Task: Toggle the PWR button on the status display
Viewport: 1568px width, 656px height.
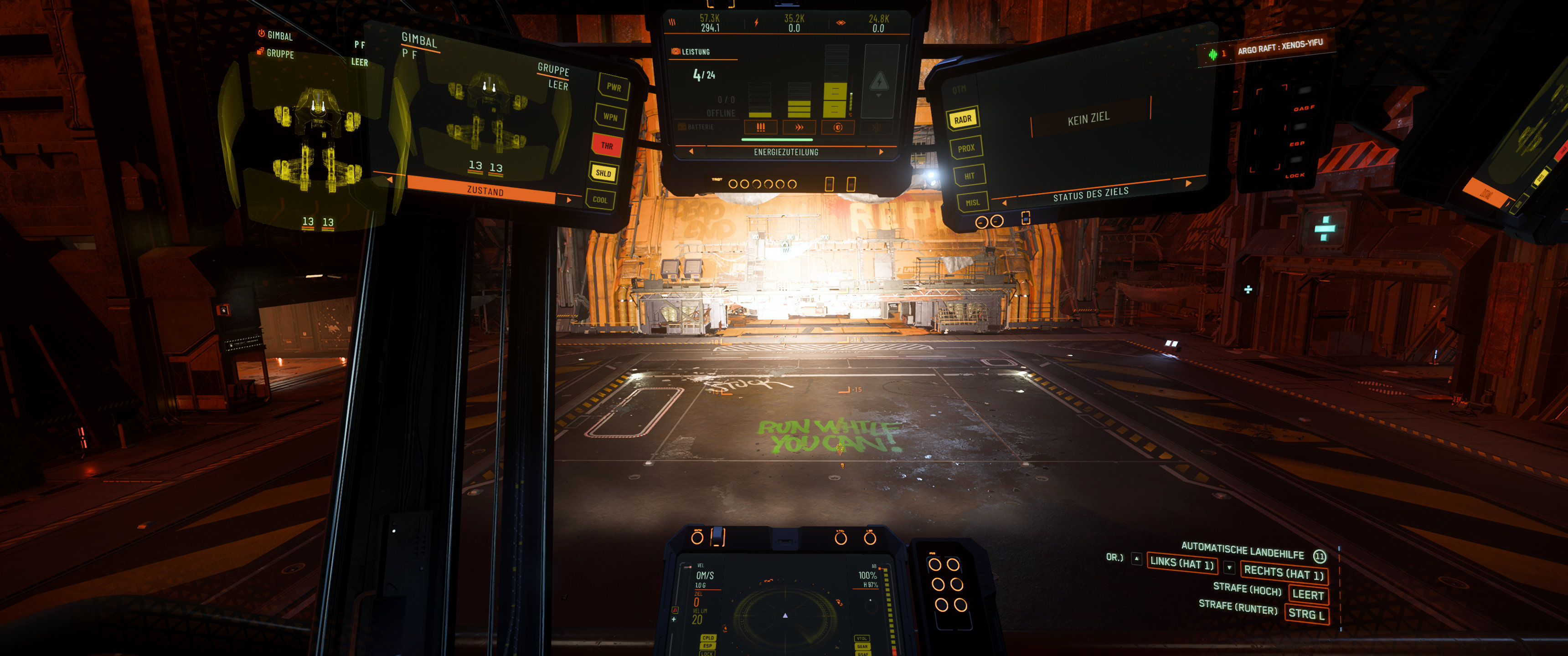Action: [614, 87]
